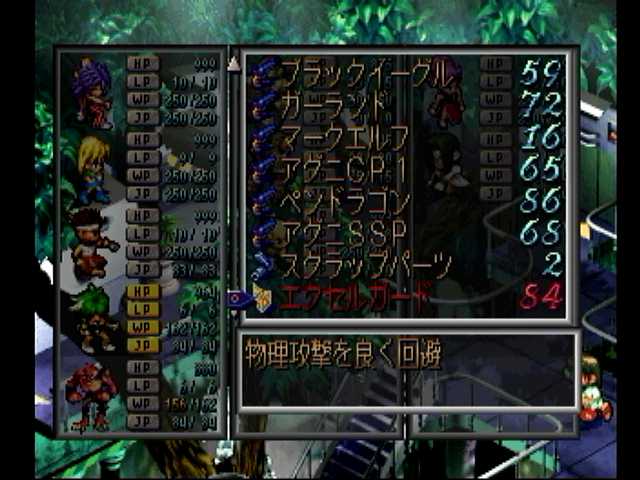Click the item list's scroll-up arrow
The height and width of the screenshot is (480, 640).
click(234, 63)
